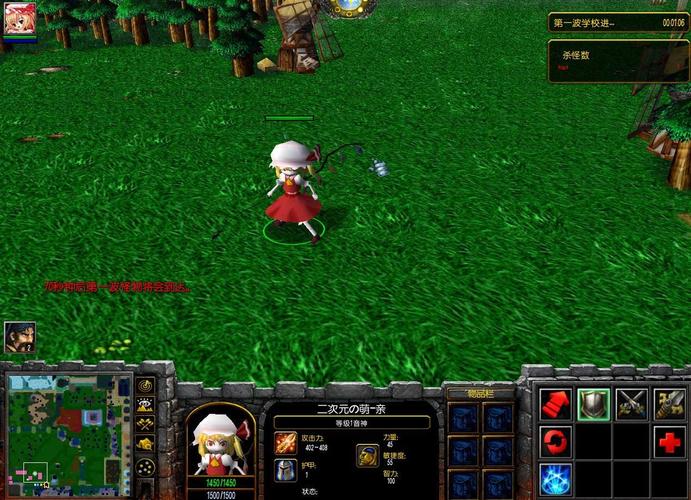The height and width of the screenshot is (500, 691).
Task: Click the minimap signal ping button
Action: pyautogui.click(x=145, y=385)
